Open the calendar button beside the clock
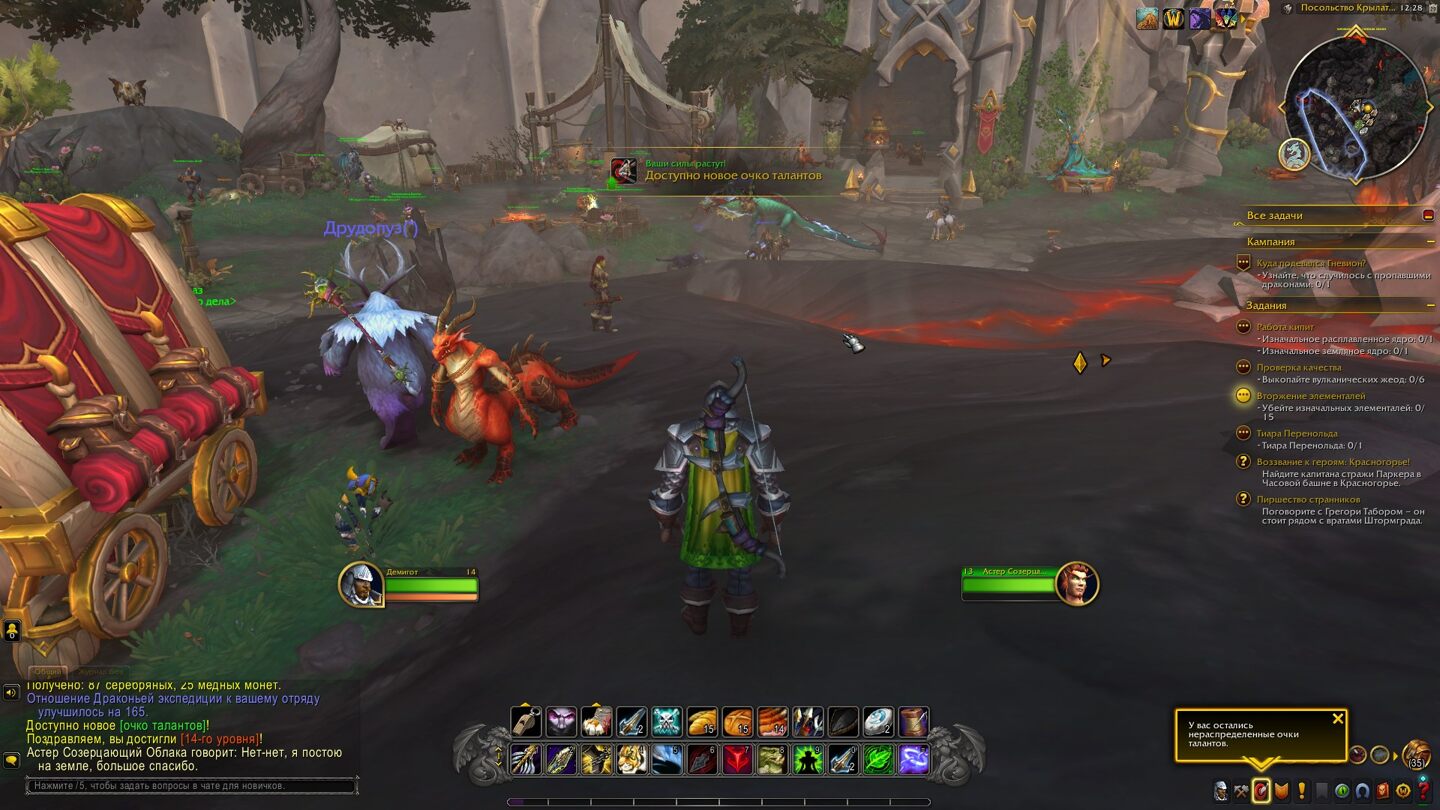This screenshot has width=1440, height=810. (x=1432, y=8)
